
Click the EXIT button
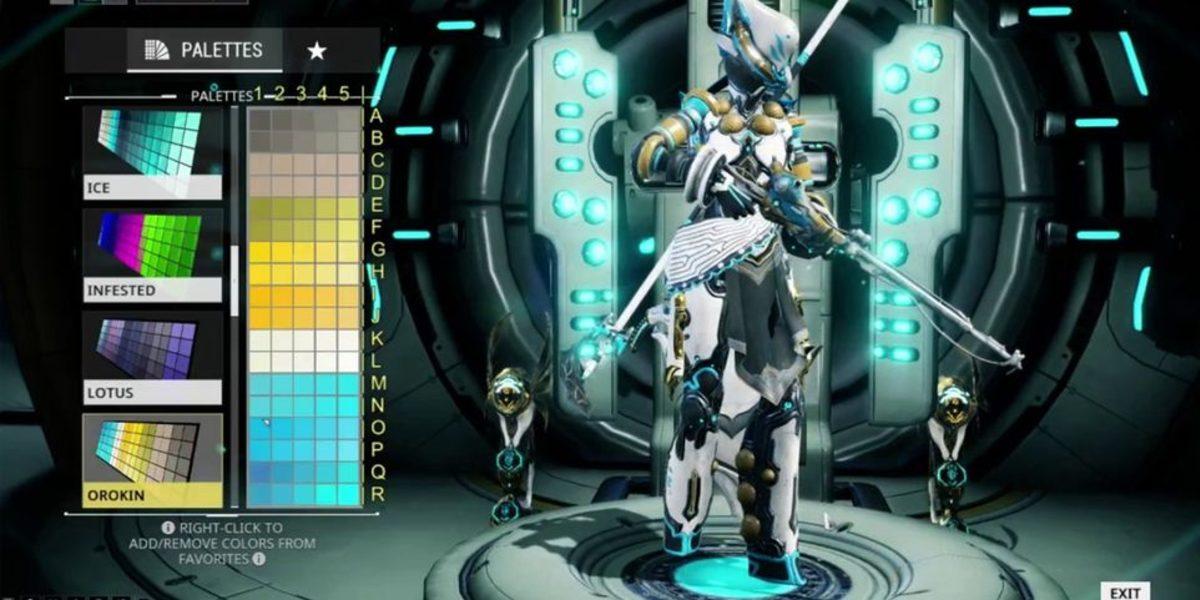[1125, 592]
